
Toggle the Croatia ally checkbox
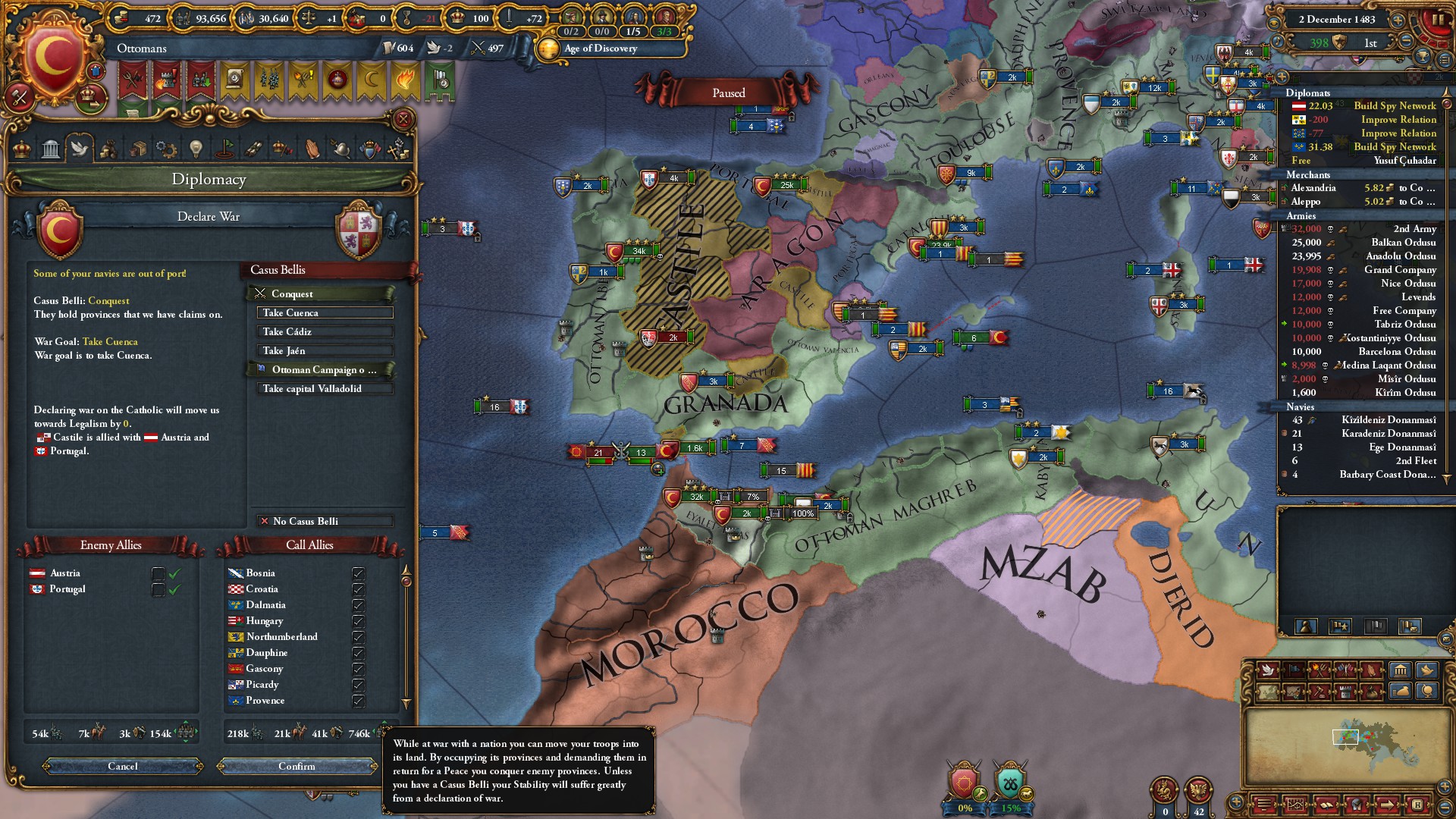[x=358, y=589]
